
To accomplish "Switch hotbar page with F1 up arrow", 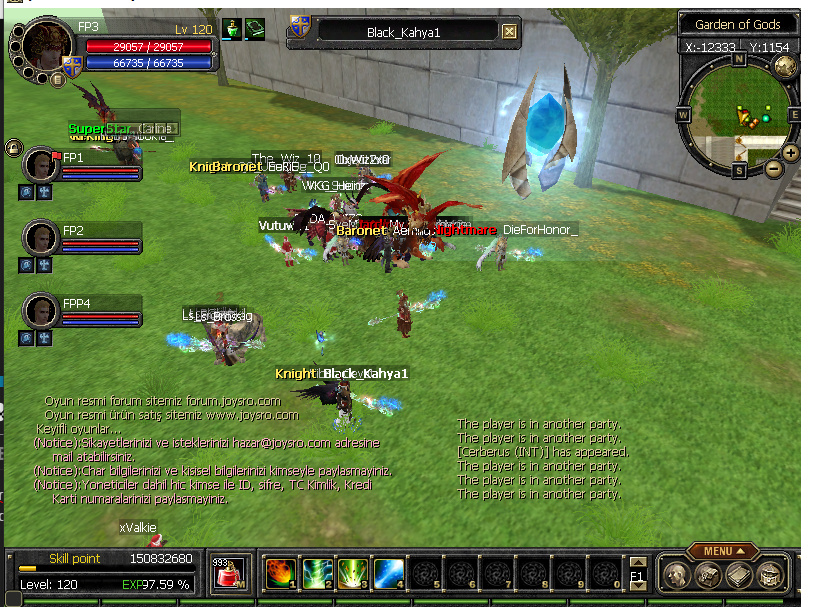I will pyautogui.click(x=636, y=563).
